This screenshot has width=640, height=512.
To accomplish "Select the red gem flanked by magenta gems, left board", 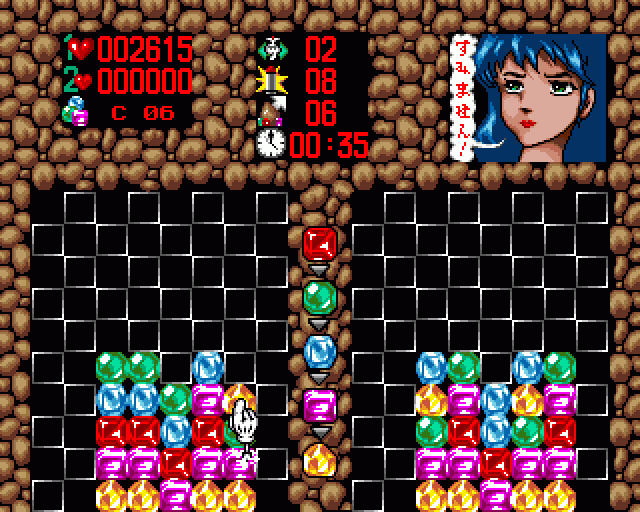I will pos(175,463).
